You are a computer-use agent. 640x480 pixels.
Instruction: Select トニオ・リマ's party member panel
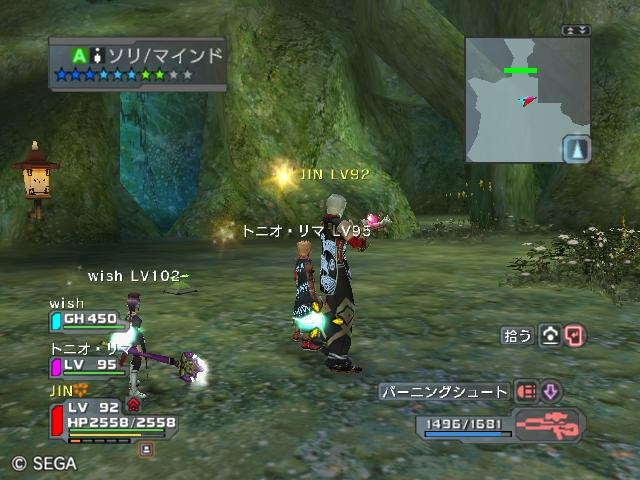tap(88, 363)
